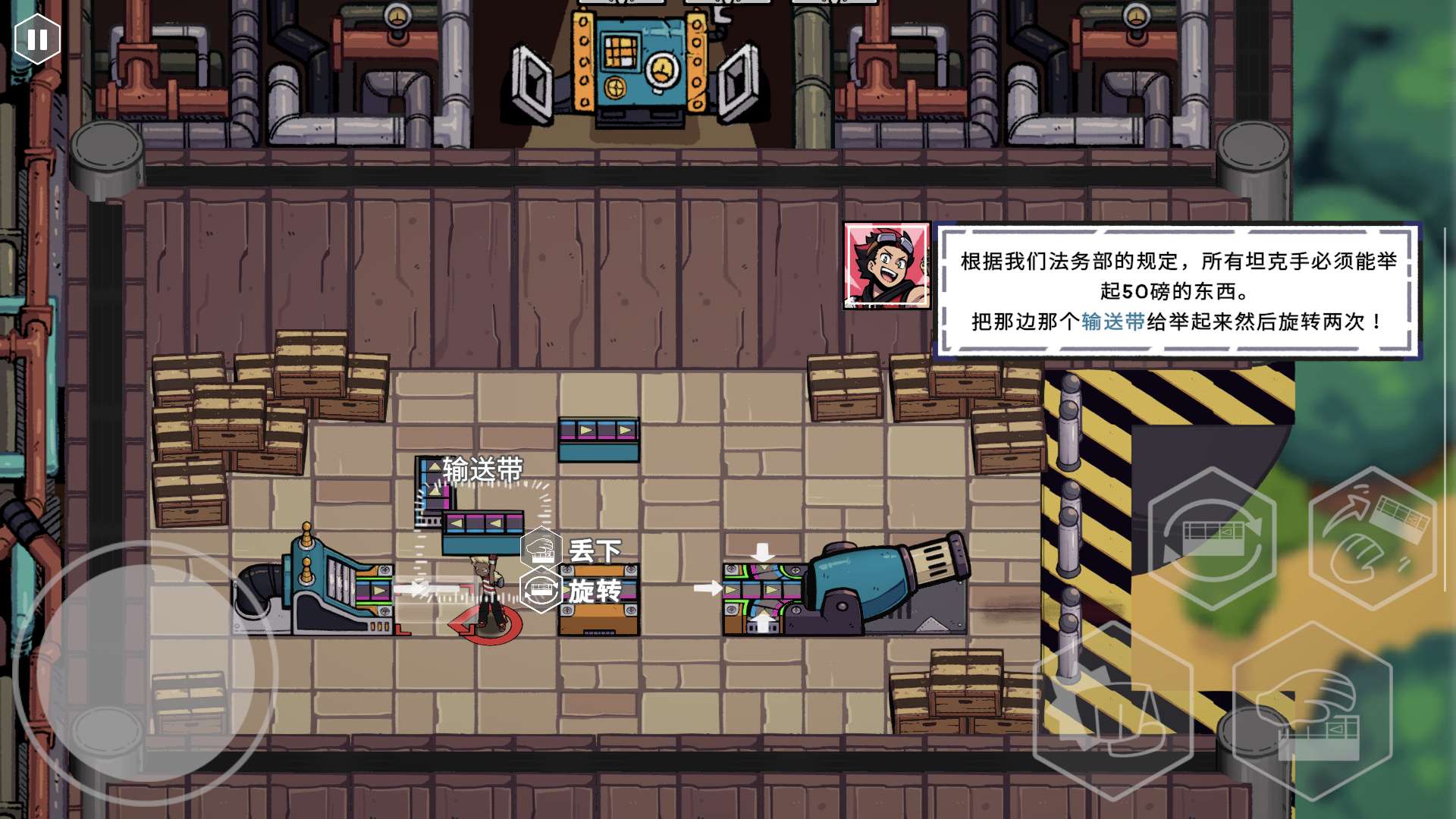
Task: Tap the 输送带 label above the conveyor
Action: (x=483, y=470)
